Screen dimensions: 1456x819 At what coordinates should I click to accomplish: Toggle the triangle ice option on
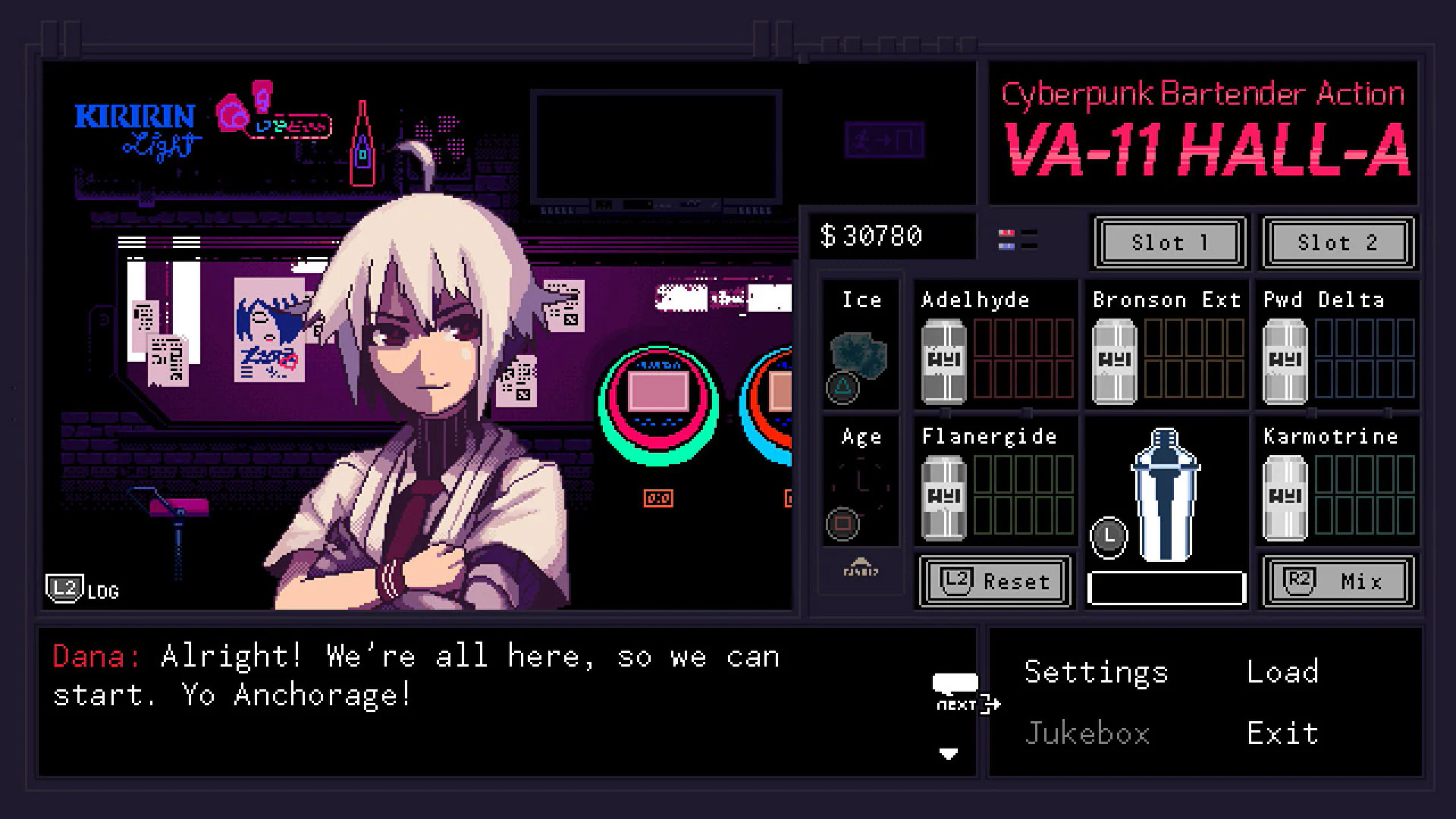(x=843, y=389)
